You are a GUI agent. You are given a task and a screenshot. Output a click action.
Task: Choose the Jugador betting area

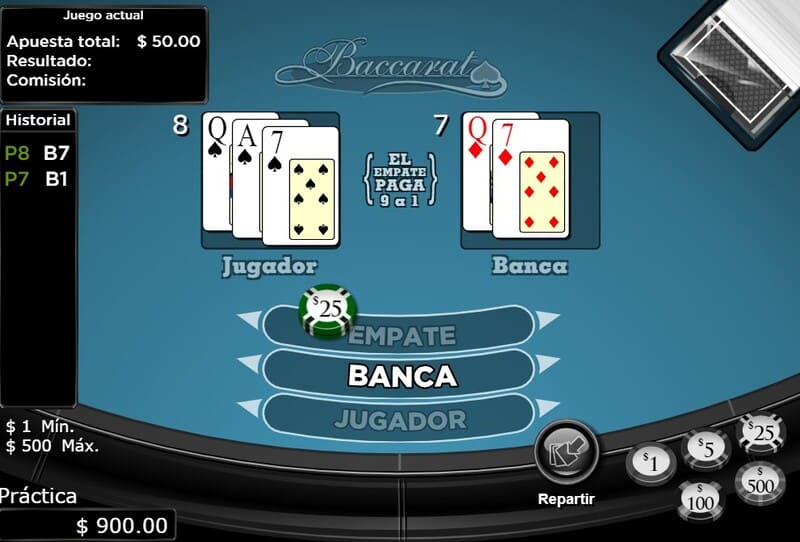click(x=400, y=419)
